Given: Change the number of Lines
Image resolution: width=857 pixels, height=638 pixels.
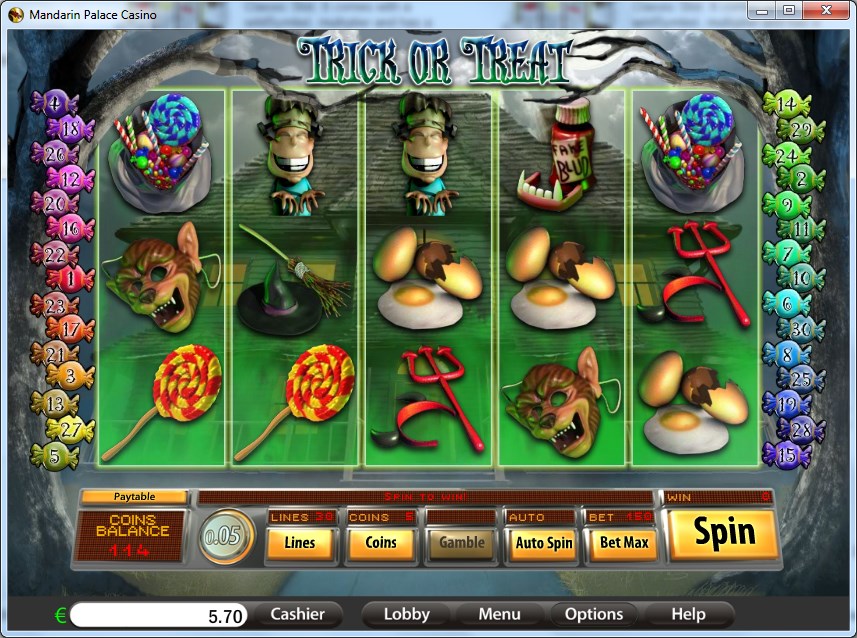Looking at the screenshot, I should tap(299, 543).
